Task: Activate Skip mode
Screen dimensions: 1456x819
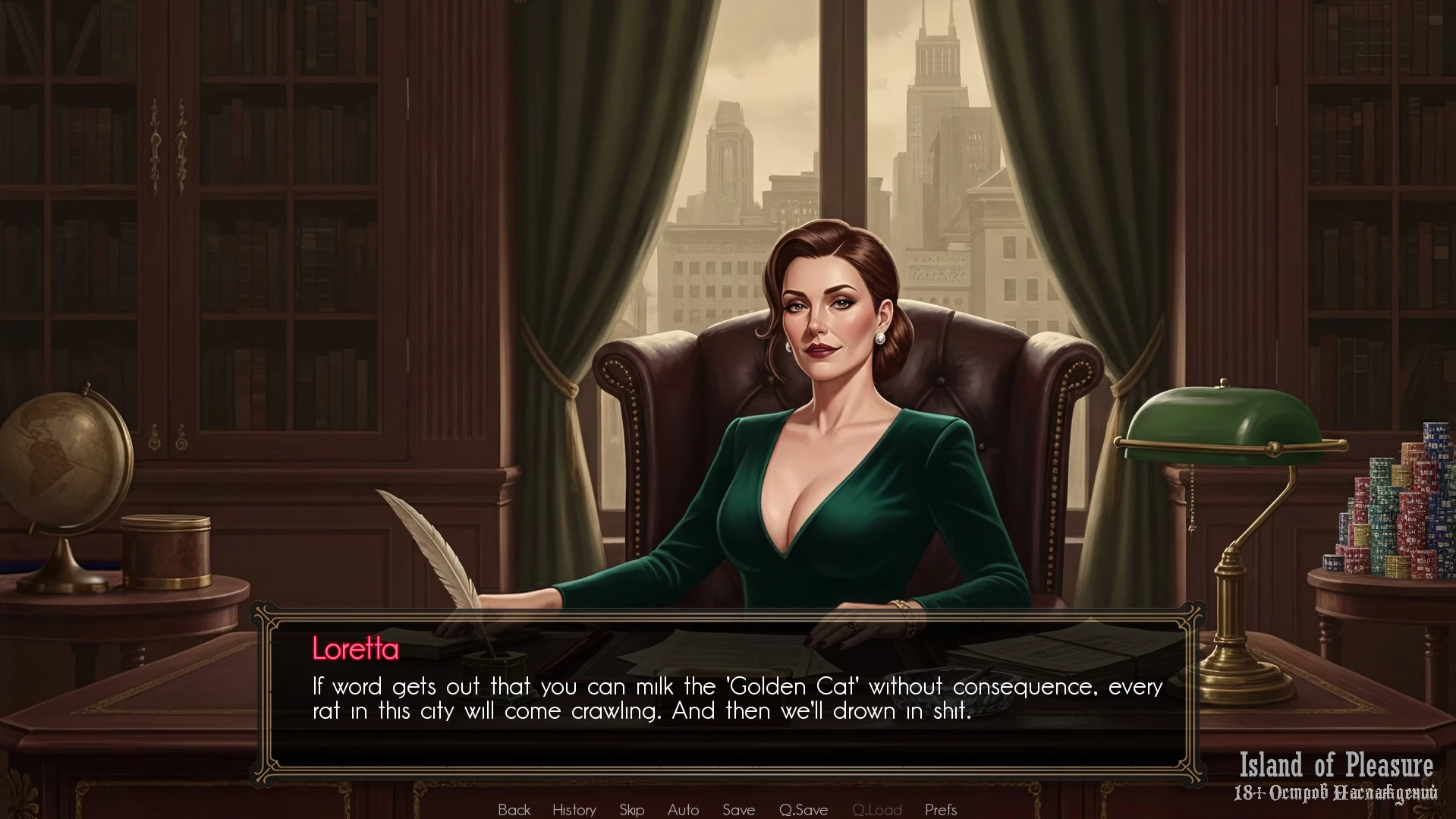Action: tap(631, 809)
